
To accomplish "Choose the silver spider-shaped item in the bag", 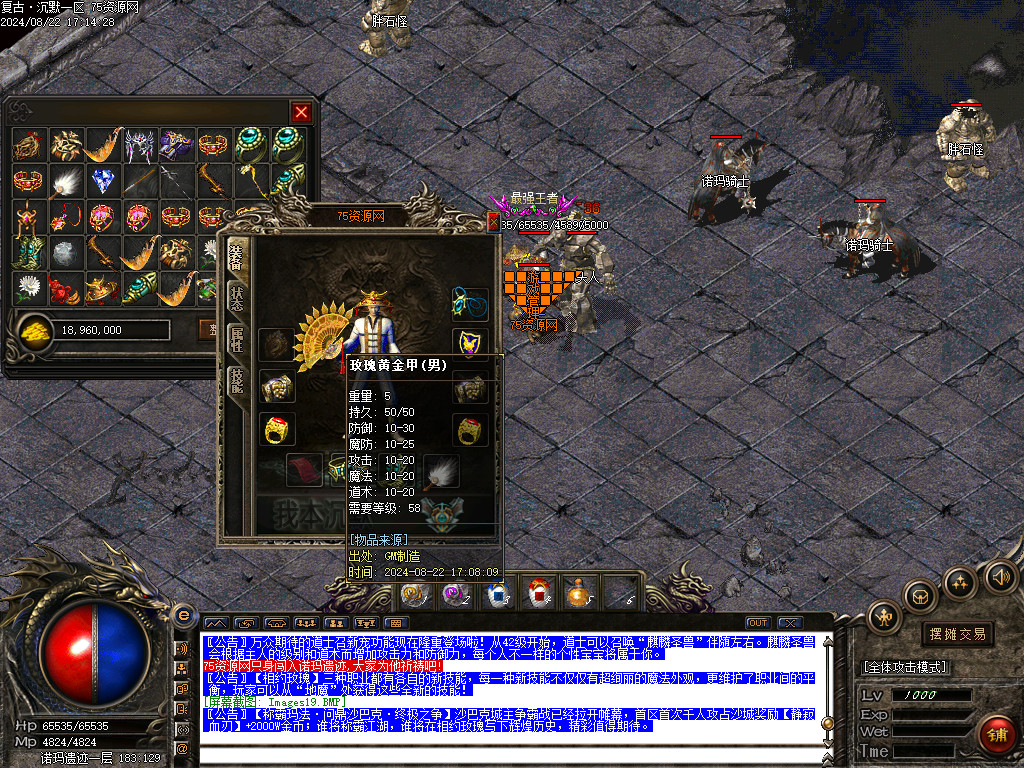I will point(139,145).
